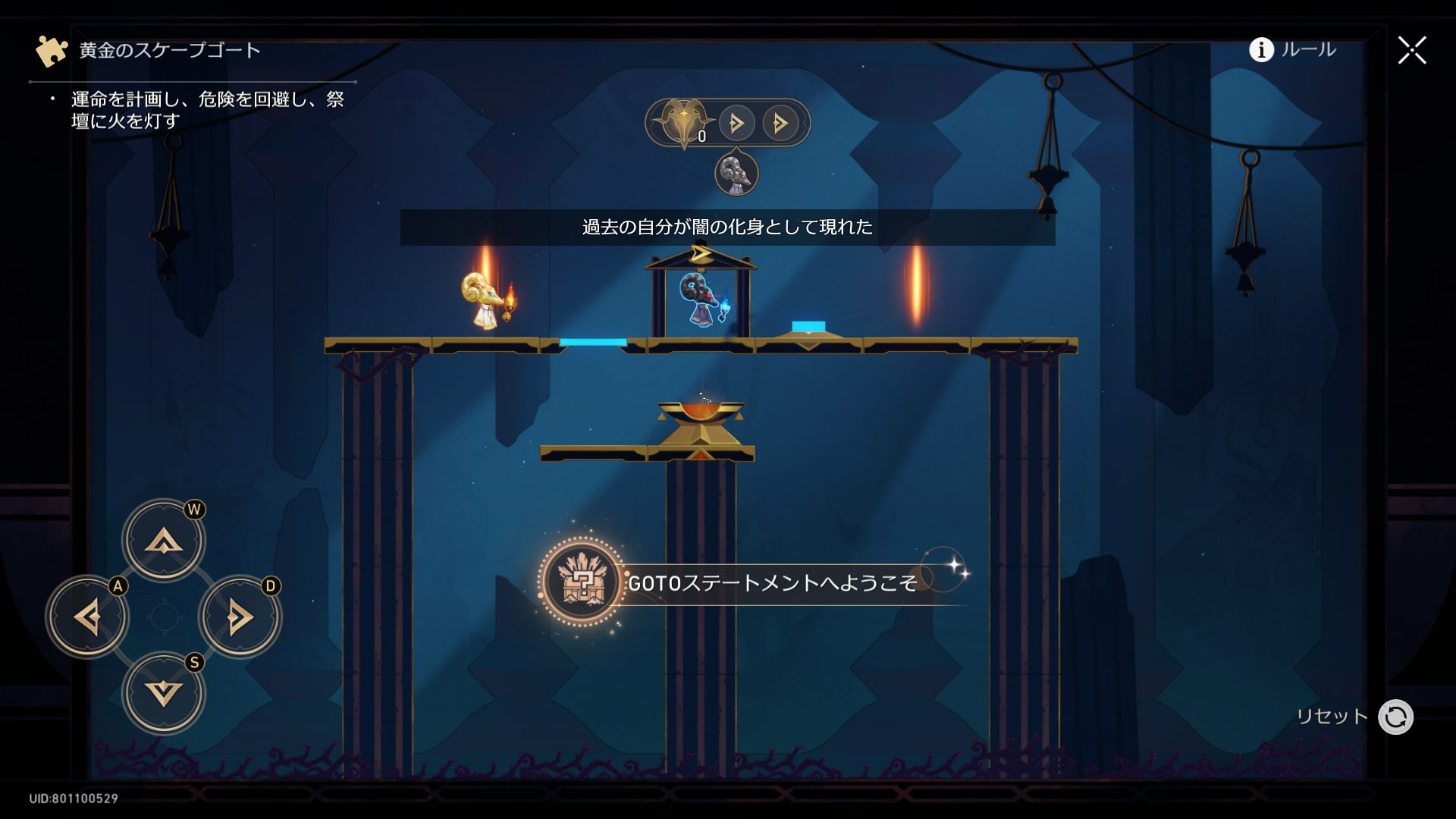Open the ルール rules info
The height and width of the screenshot is (819, 1456).
1292,50
